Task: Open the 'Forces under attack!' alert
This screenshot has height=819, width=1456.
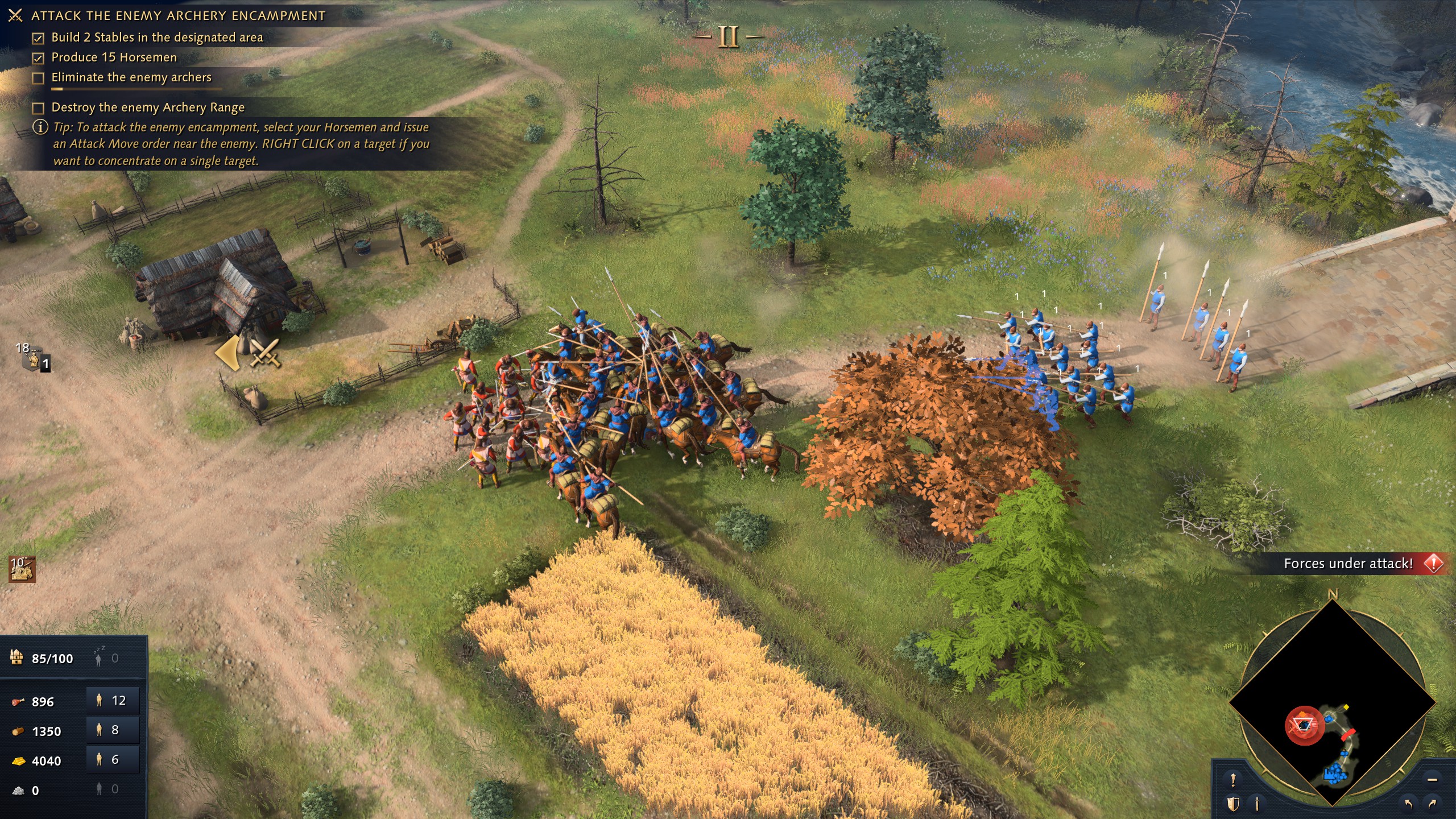Action: (1359, 564)
